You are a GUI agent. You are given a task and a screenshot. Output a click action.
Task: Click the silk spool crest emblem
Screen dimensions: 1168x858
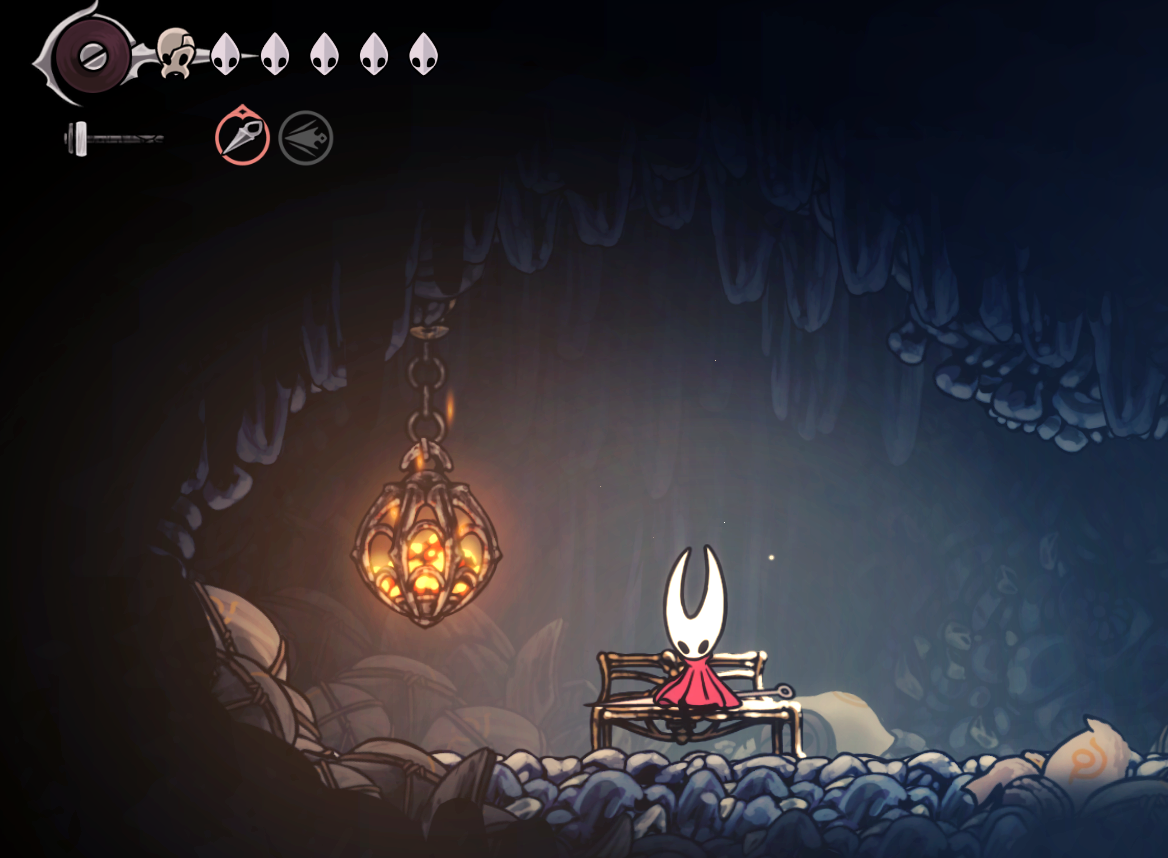coord(92,52)
